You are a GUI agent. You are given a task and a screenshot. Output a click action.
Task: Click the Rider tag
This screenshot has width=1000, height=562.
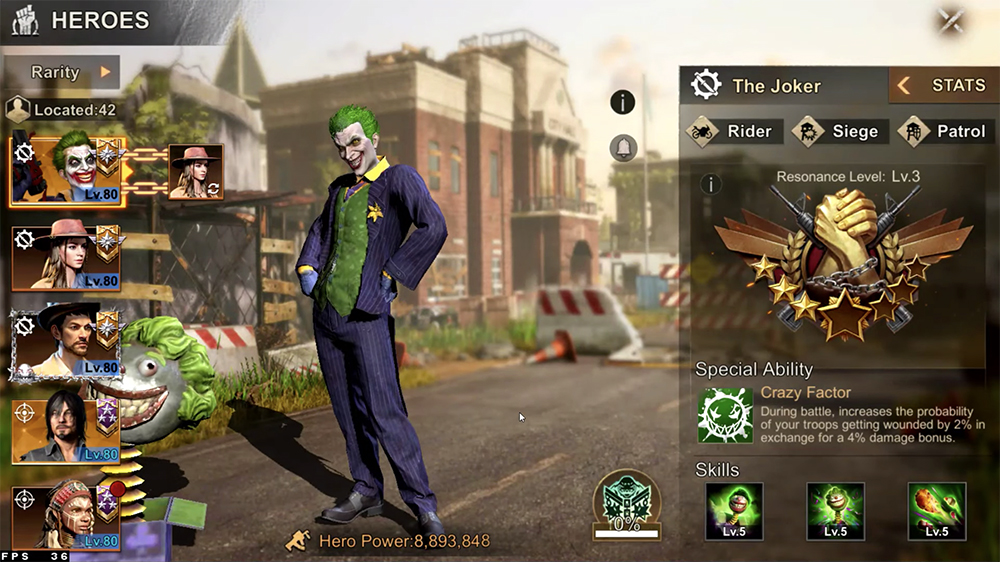tap(736, 131)
